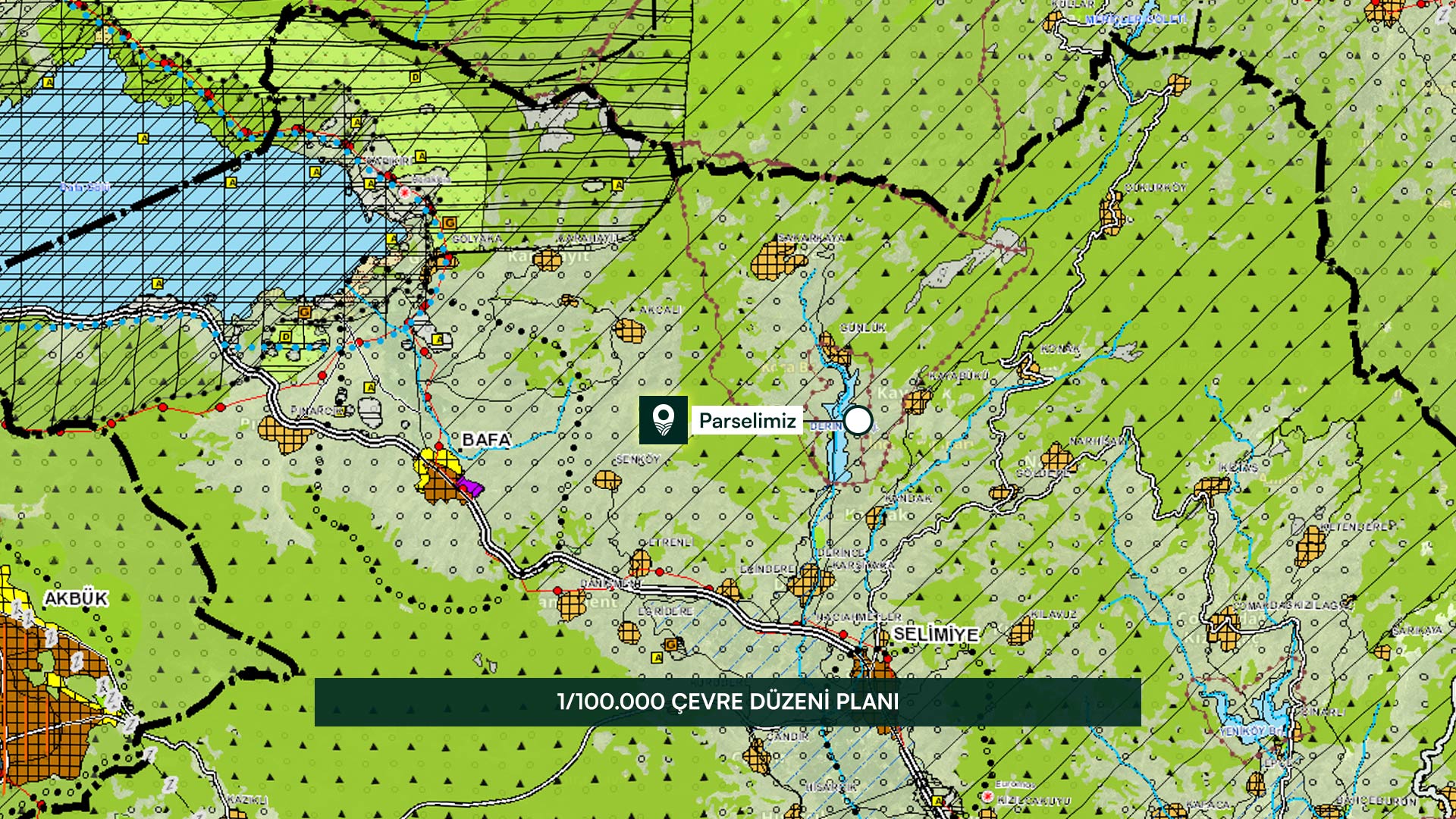
Task: Click the white circle parcel marker
Action: click(858, 420)
